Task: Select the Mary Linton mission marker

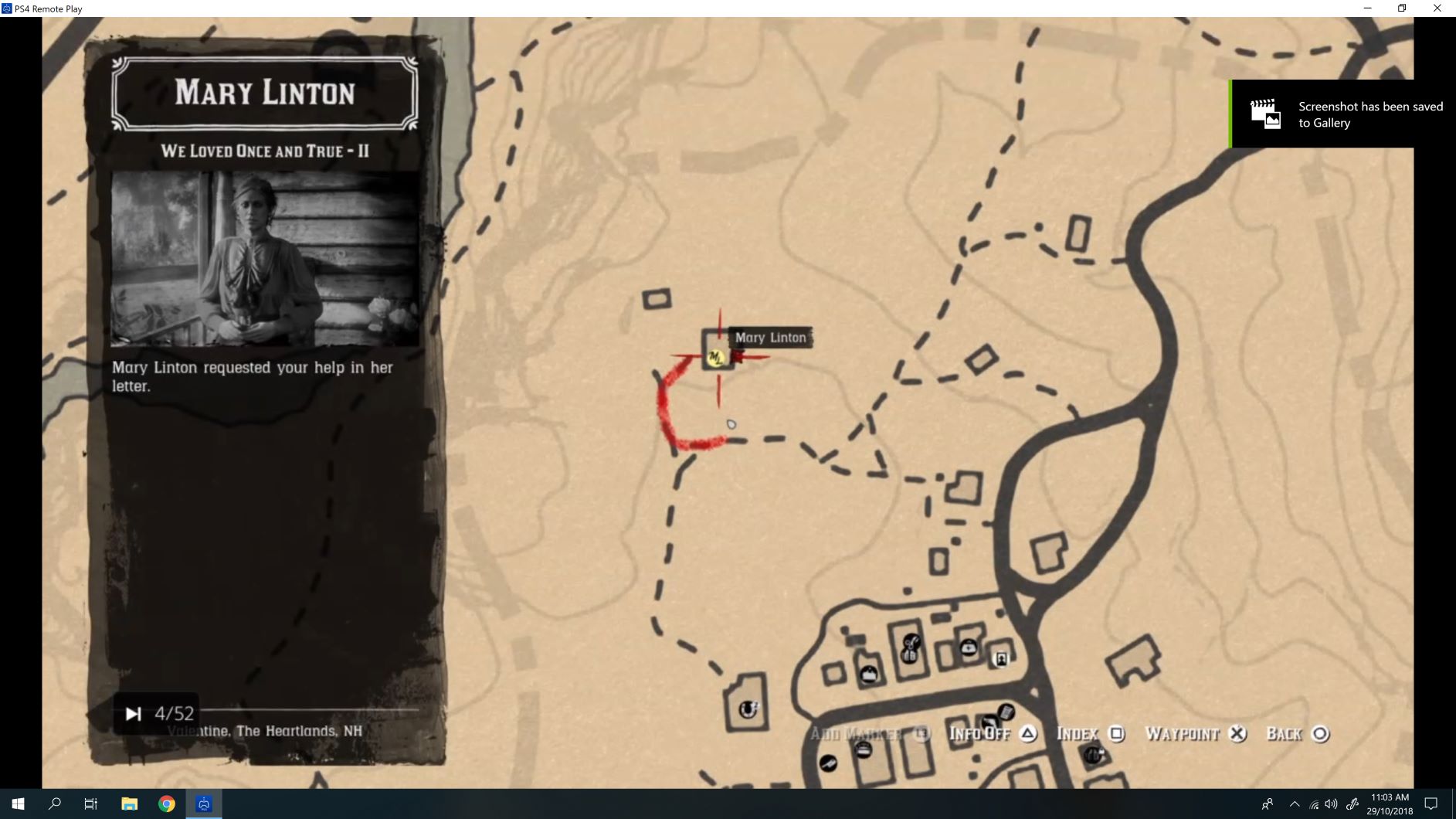Action: (x=715, y=357)
